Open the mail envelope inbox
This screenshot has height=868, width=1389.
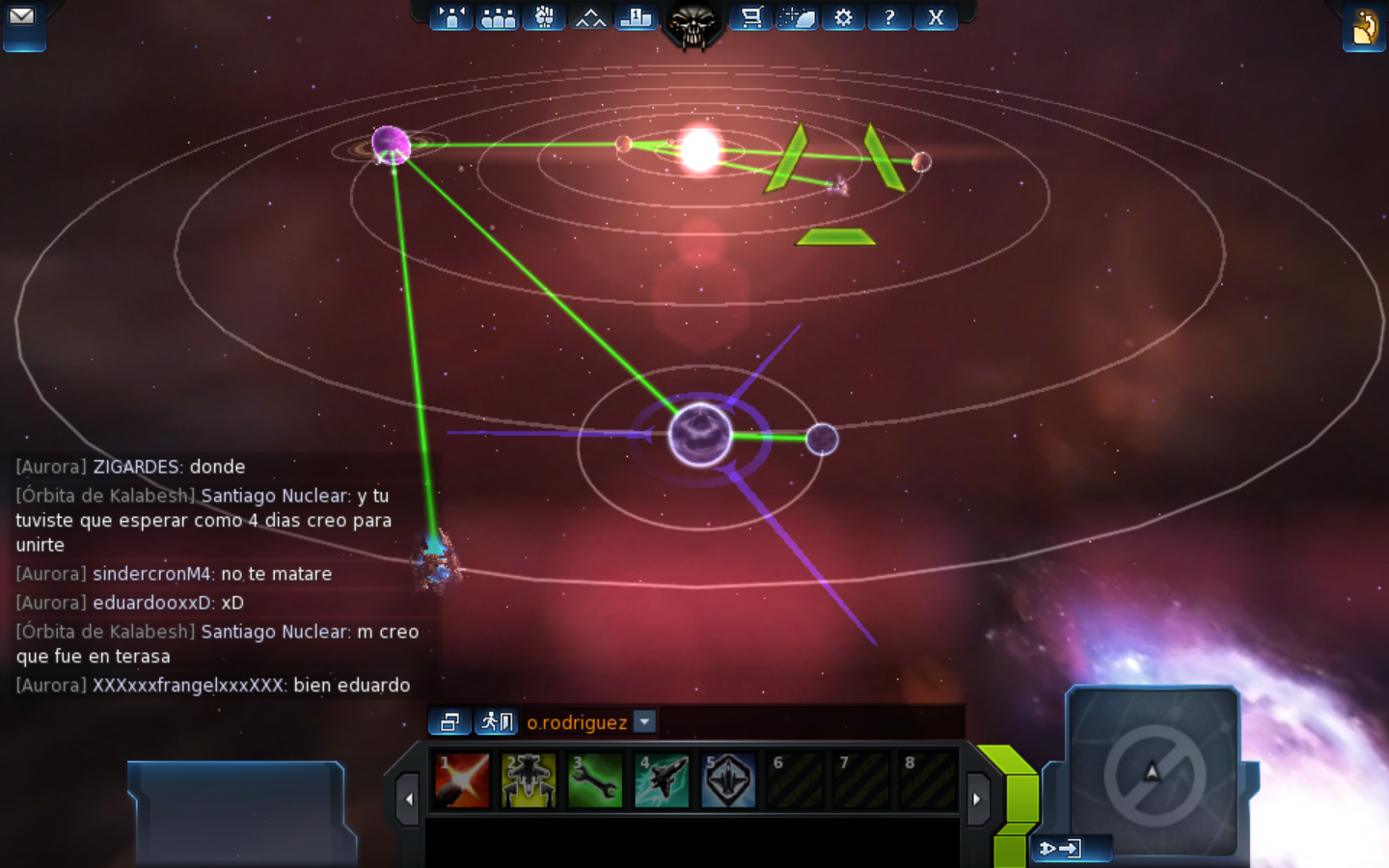[x=22, y=17]
